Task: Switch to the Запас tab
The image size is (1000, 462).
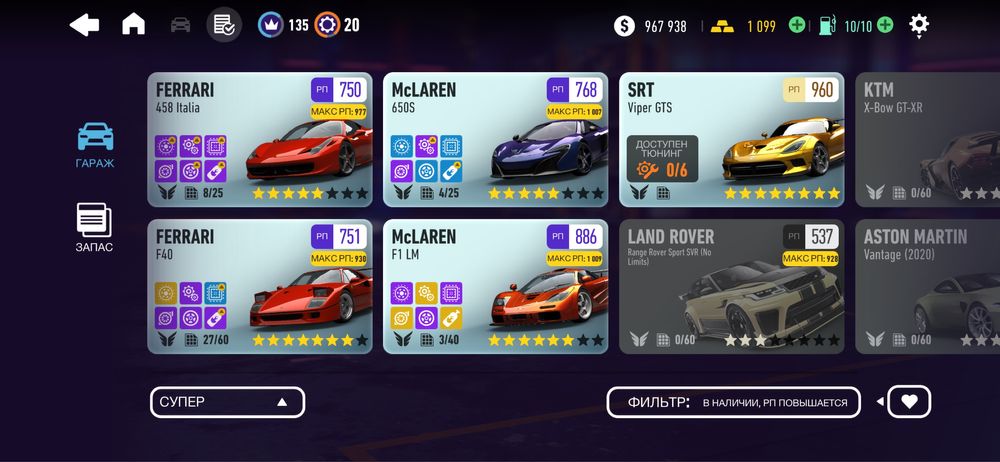Action: (x=95, y=228)
